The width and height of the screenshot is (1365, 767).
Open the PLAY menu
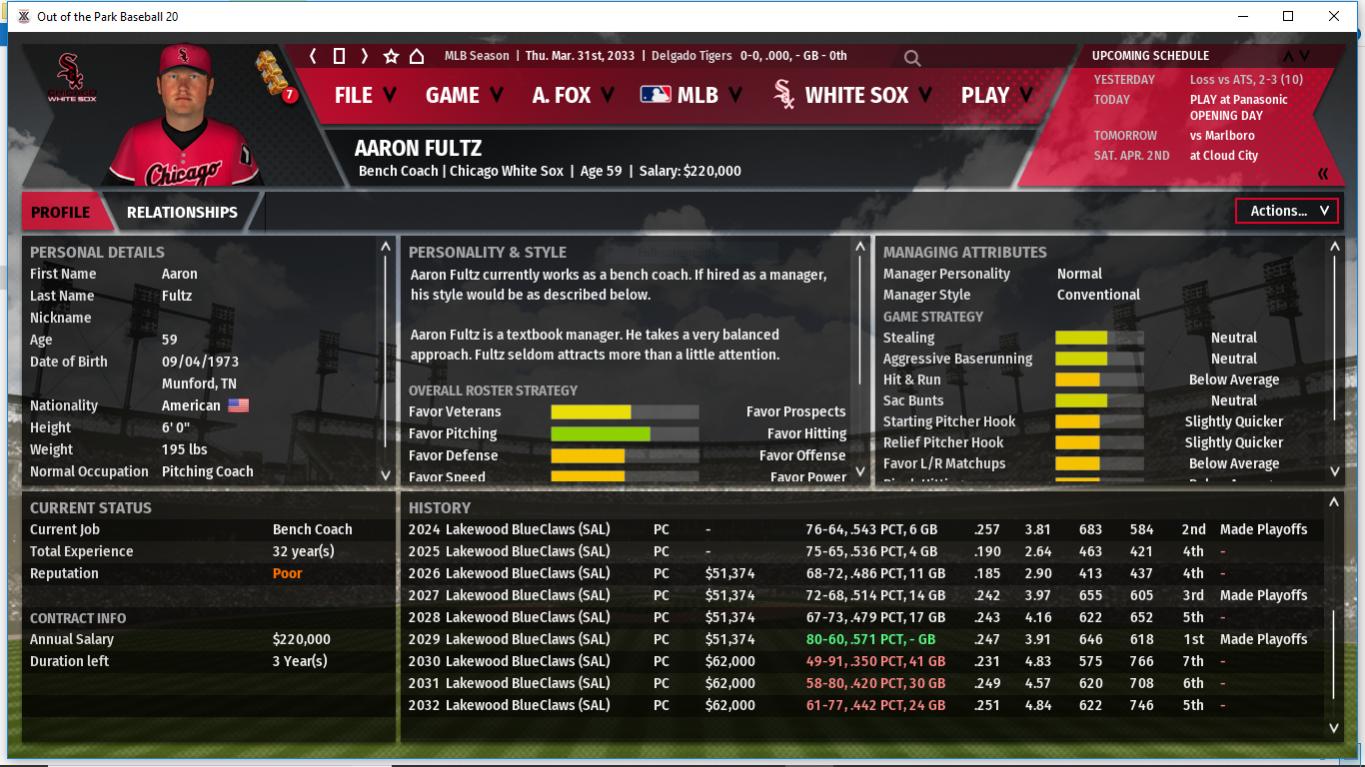[996, 95]
